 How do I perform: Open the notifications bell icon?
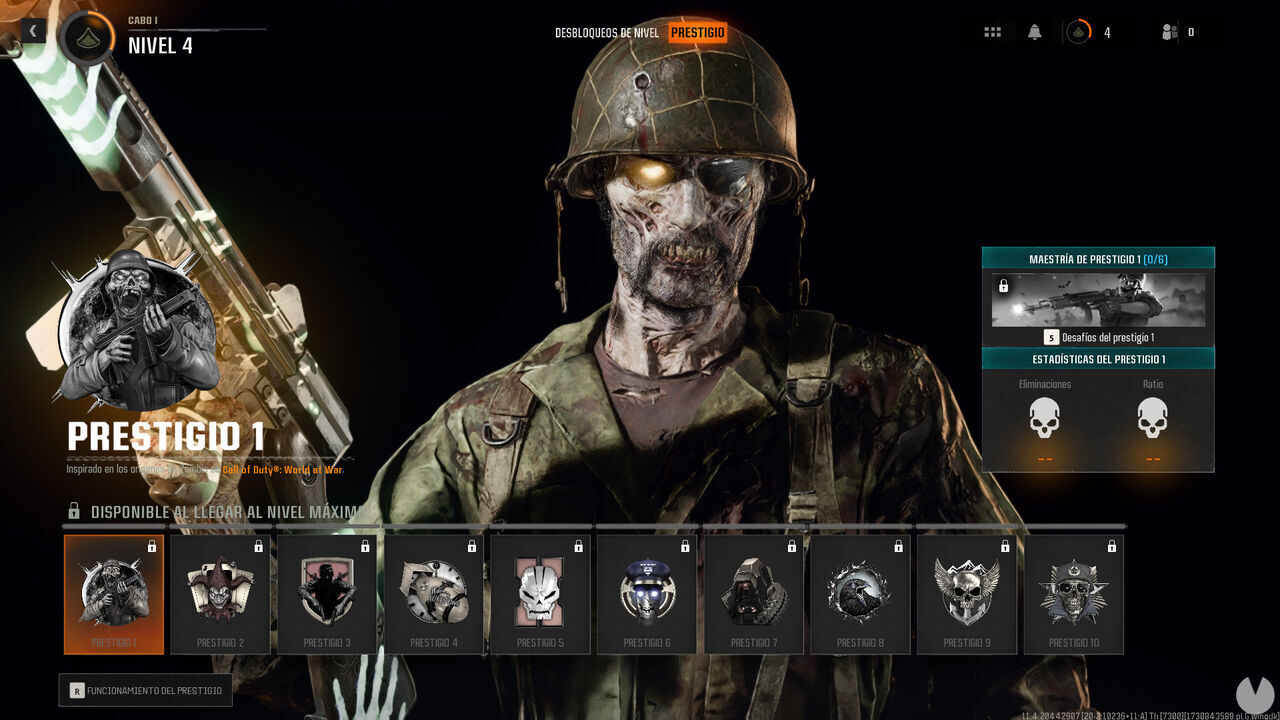[1033, 31]
